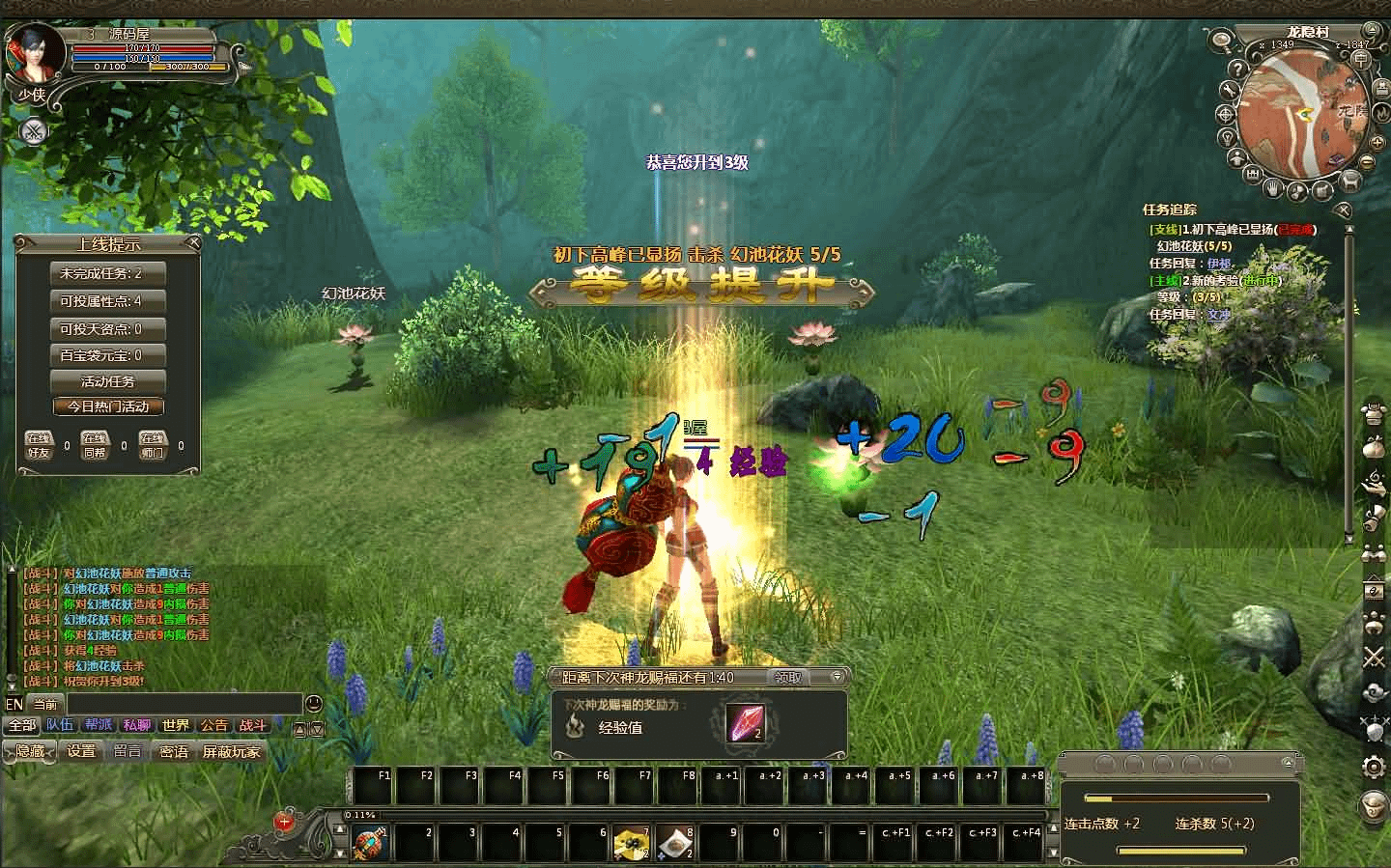Select the 战斗 combat chat tab

pyautogui.click(x=252, y=725)
